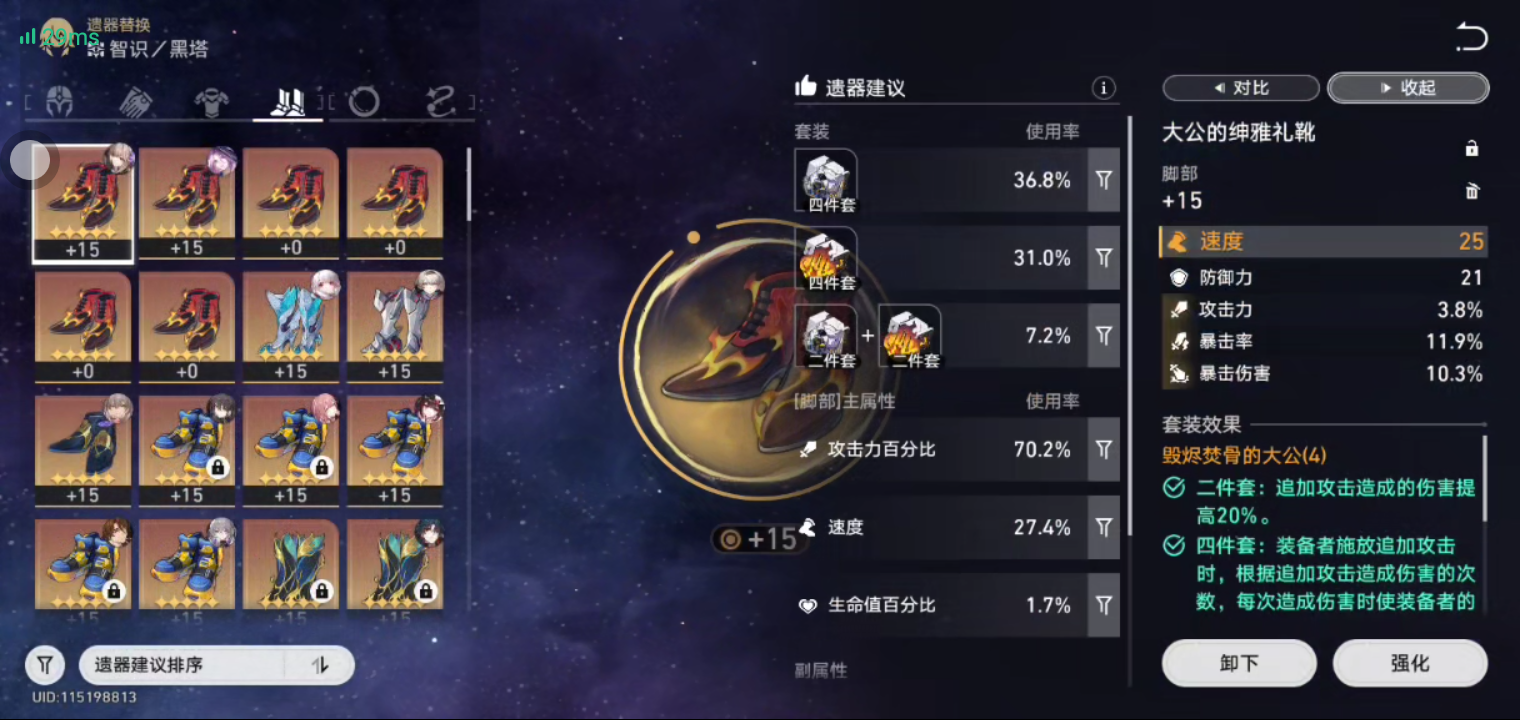Select the light-blue +15 boots relic
Image resolution: width=1520 pixels, height=720 pixels.
click(291, 324)
